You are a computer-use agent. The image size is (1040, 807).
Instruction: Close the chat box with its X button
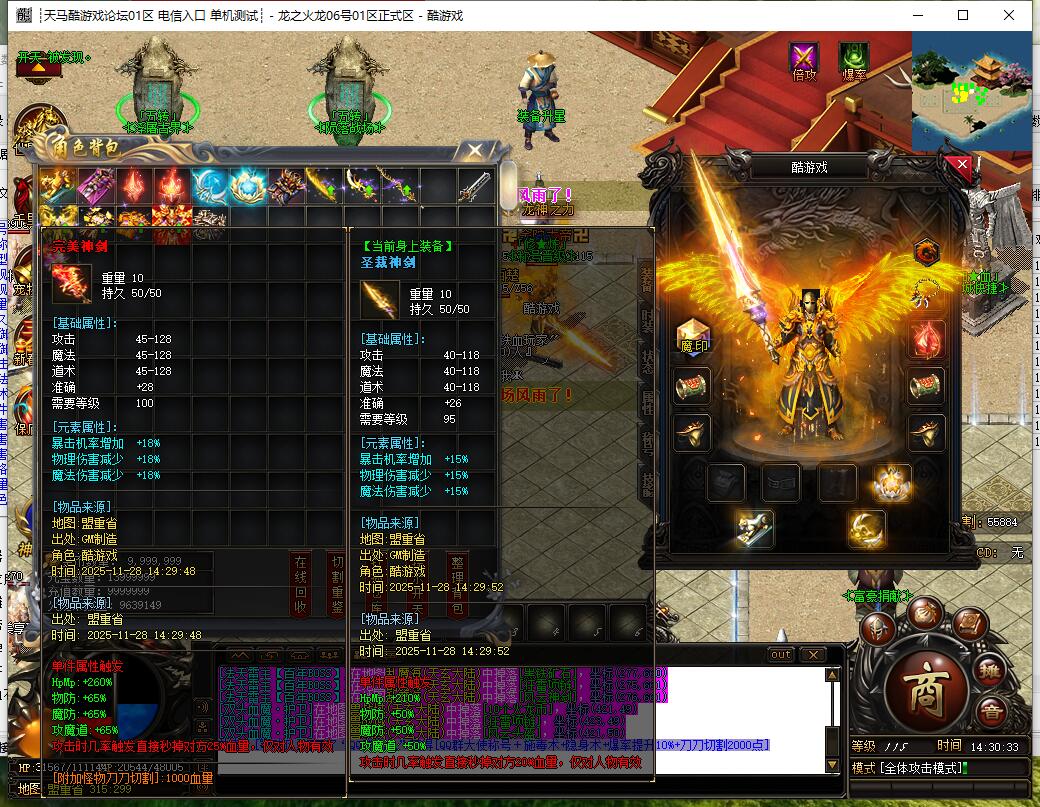pyautogui.click(x=812, y=654)
